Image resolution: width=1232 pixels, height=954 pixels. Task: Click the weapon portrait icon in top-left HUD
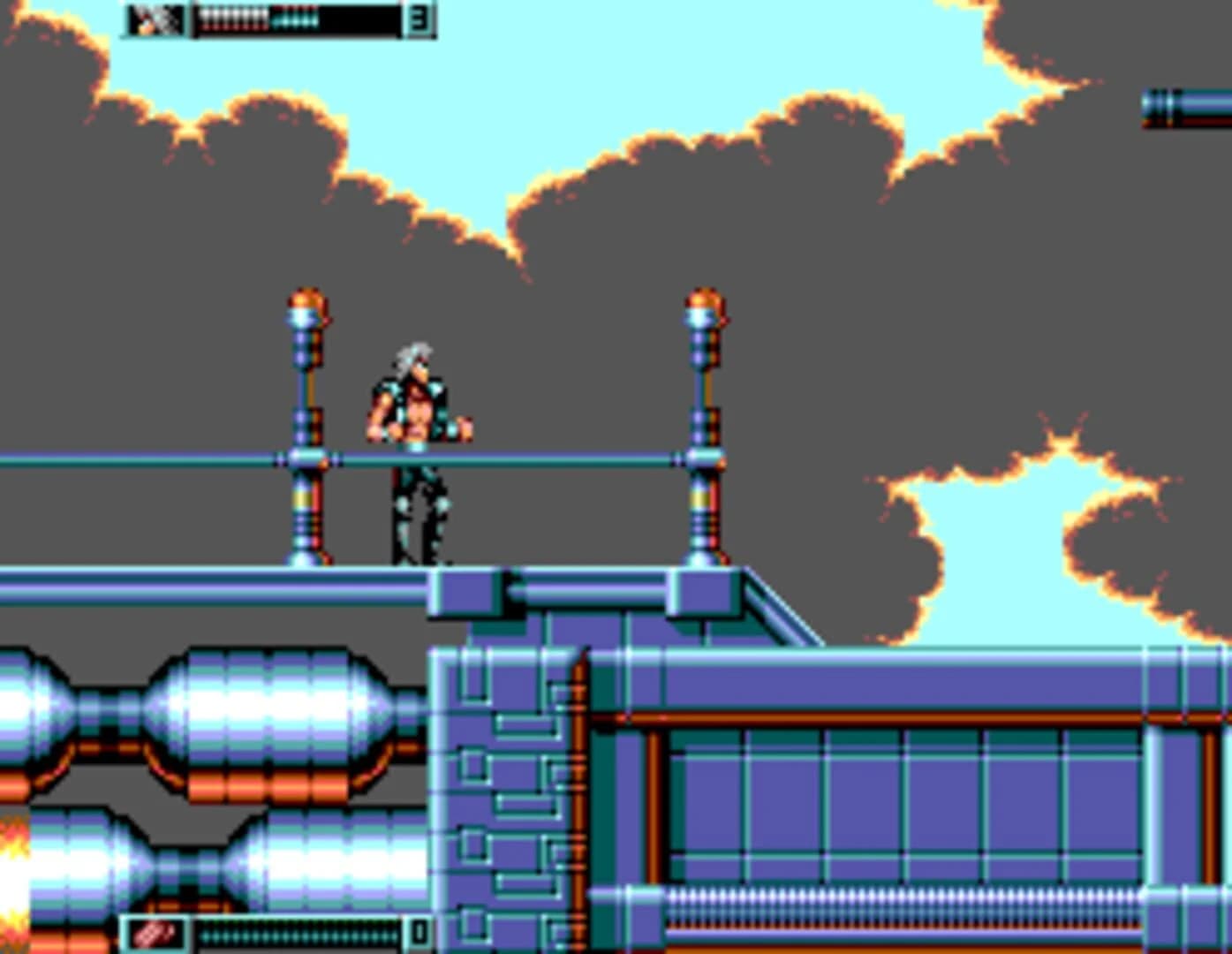point(150,19)
